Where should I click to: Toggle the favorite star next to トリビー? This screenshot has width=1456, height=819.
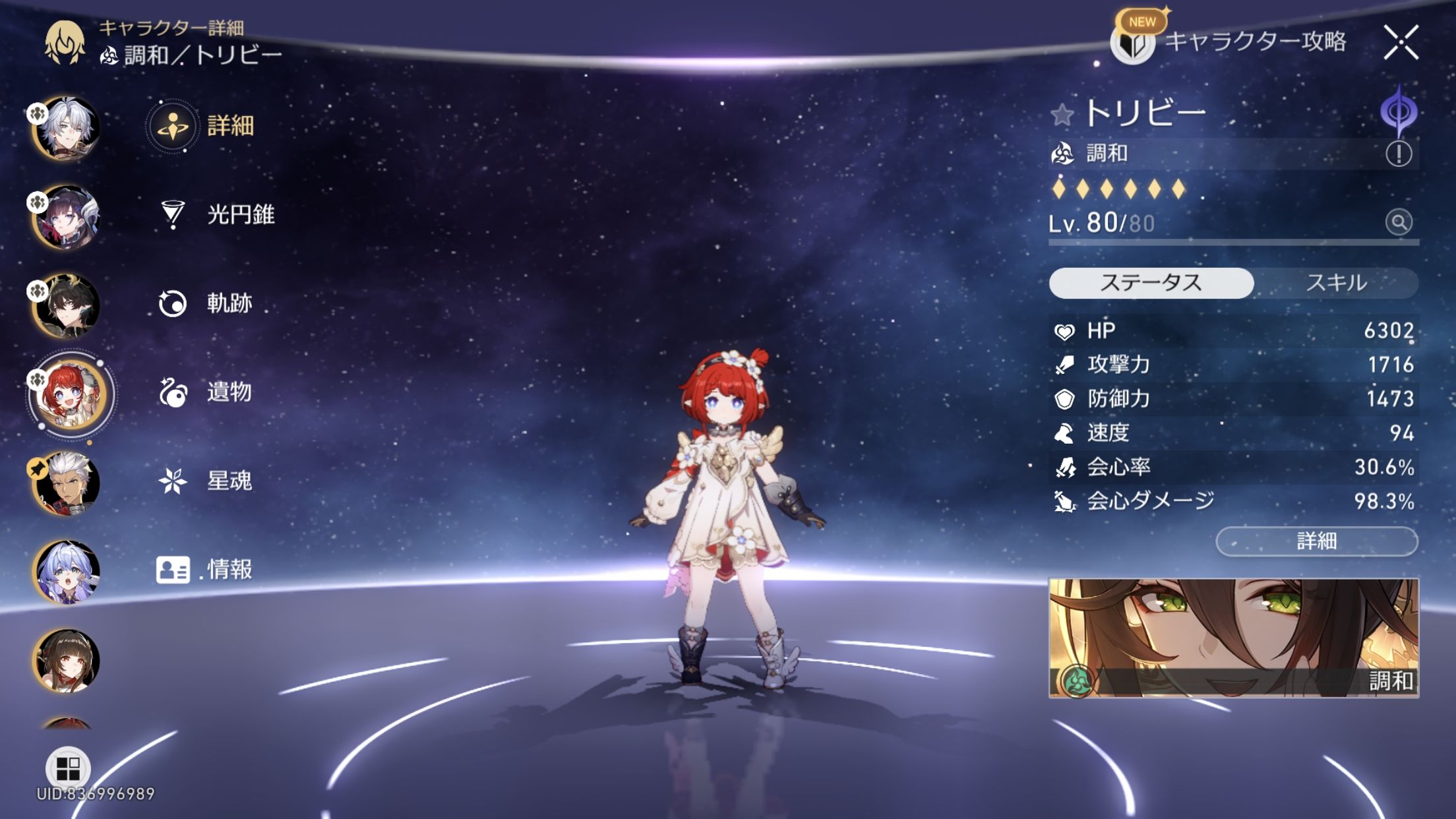1062,115
